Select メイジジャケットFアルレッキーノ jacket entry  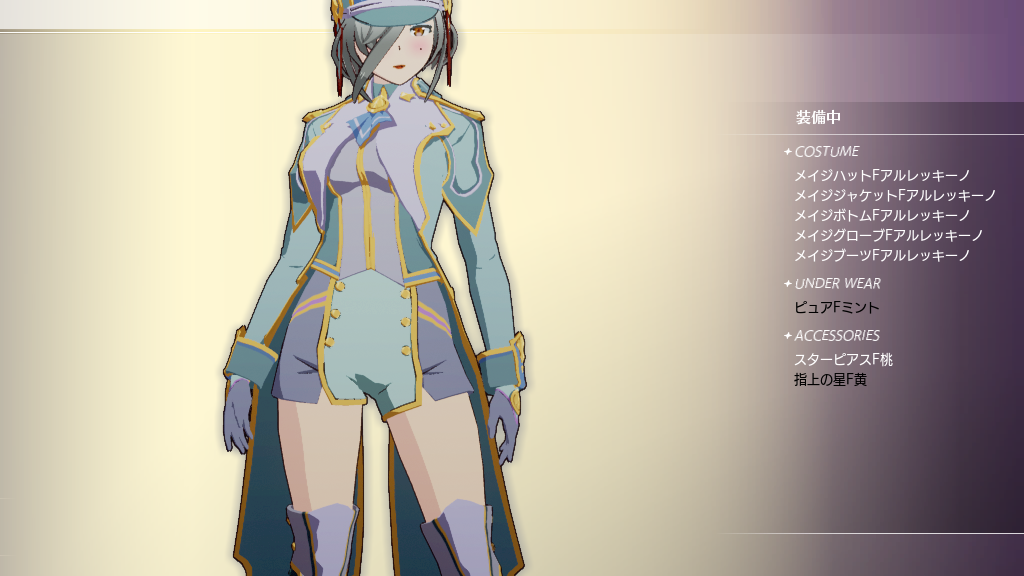pyautogui.click(x=895, y=195)
